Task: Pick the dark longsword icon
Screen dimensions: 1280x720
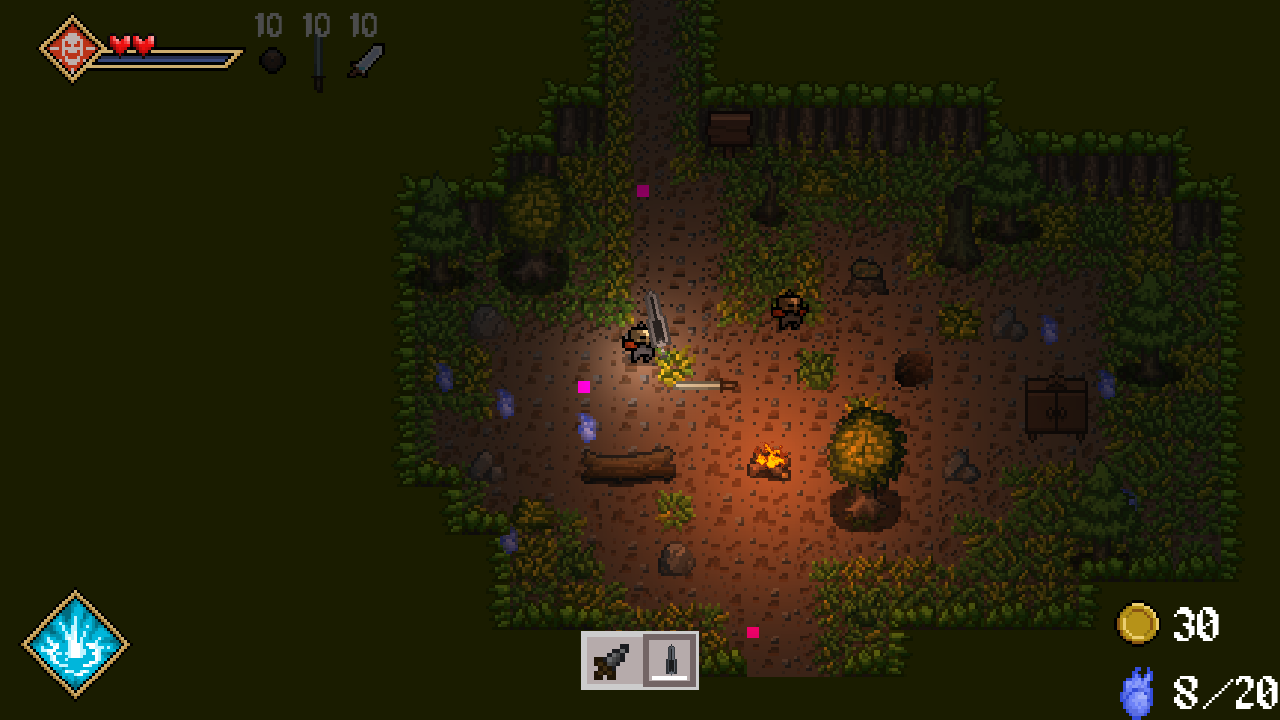Action: (318, 62)
